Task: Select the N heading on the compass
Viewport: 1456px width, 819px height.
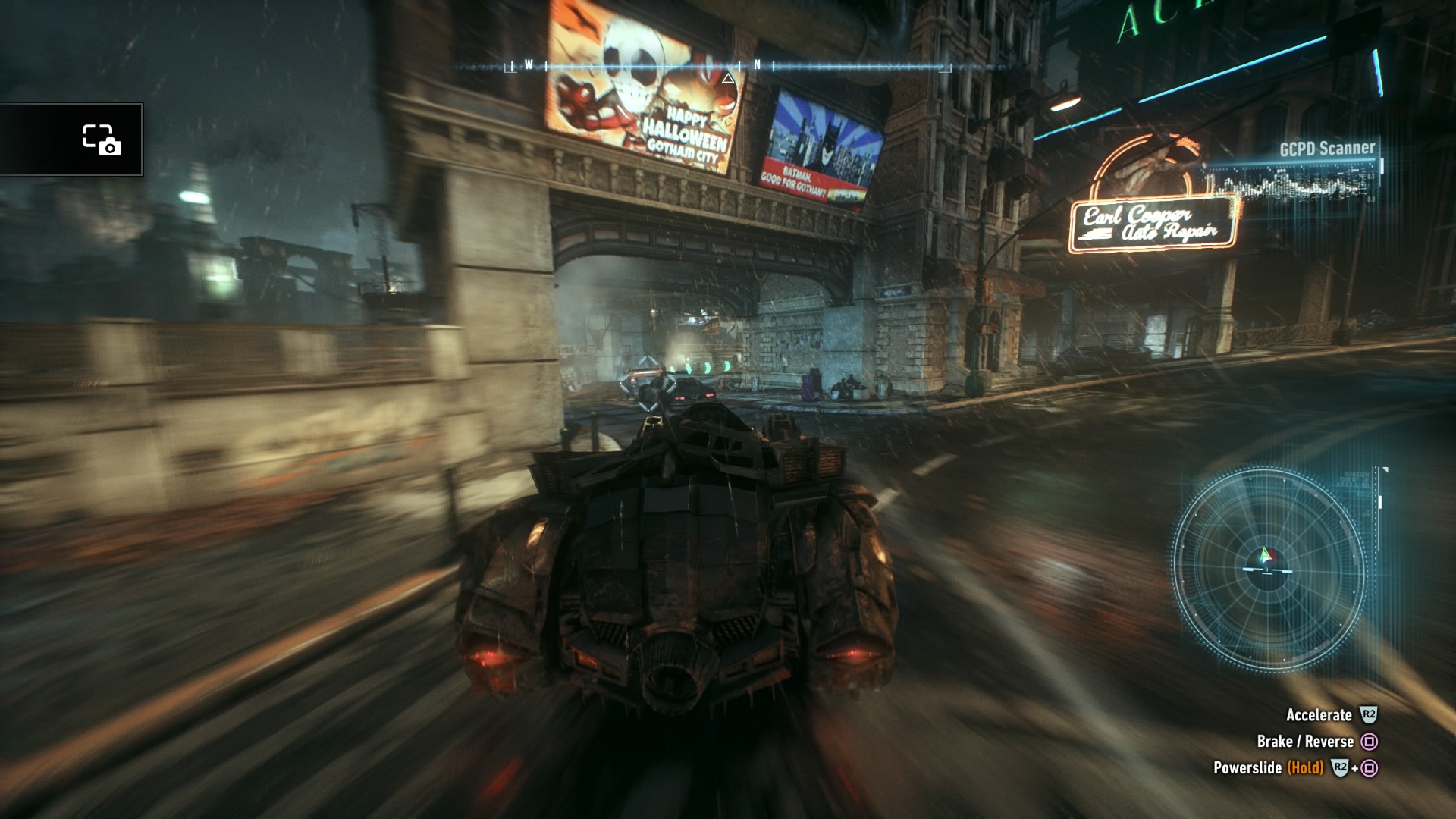Action: [757, 66]
